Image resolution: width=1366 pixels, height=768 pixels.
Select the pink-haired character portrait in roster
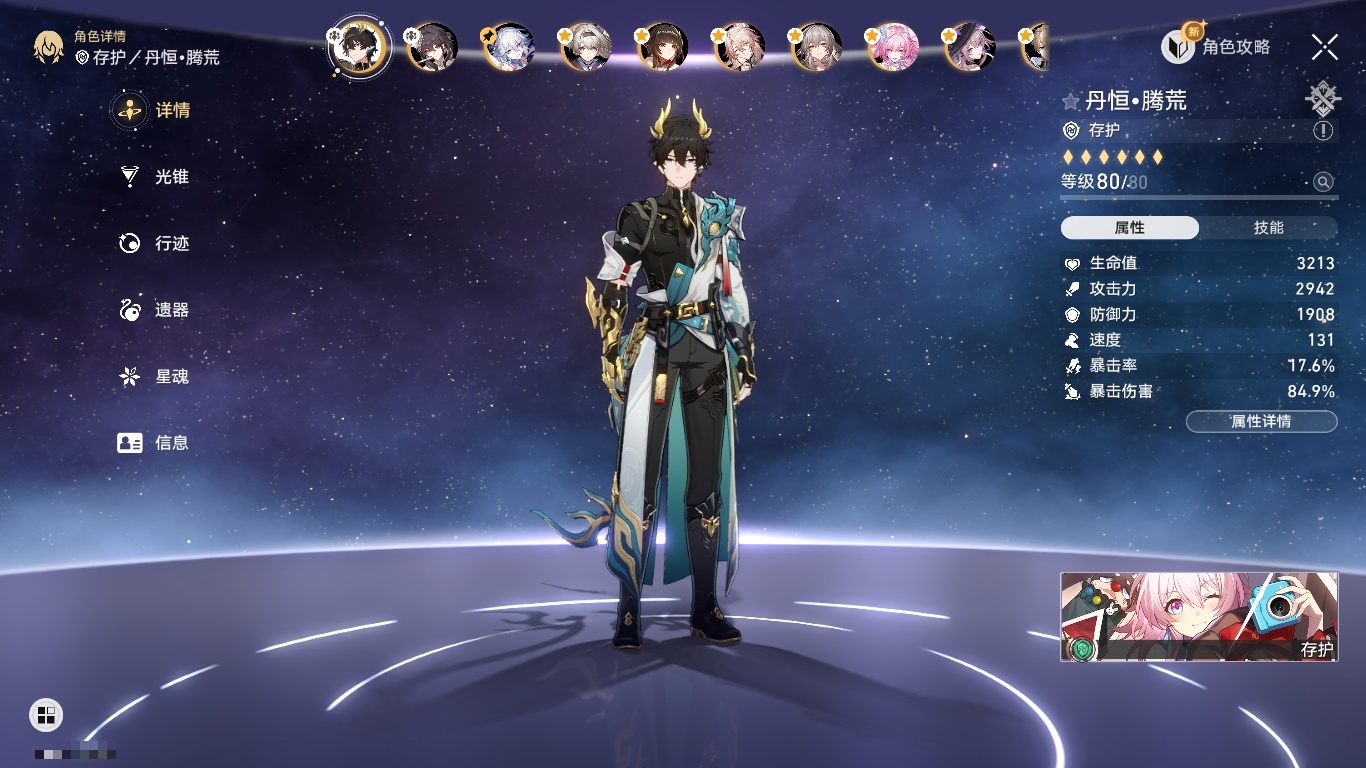point(893,47)
